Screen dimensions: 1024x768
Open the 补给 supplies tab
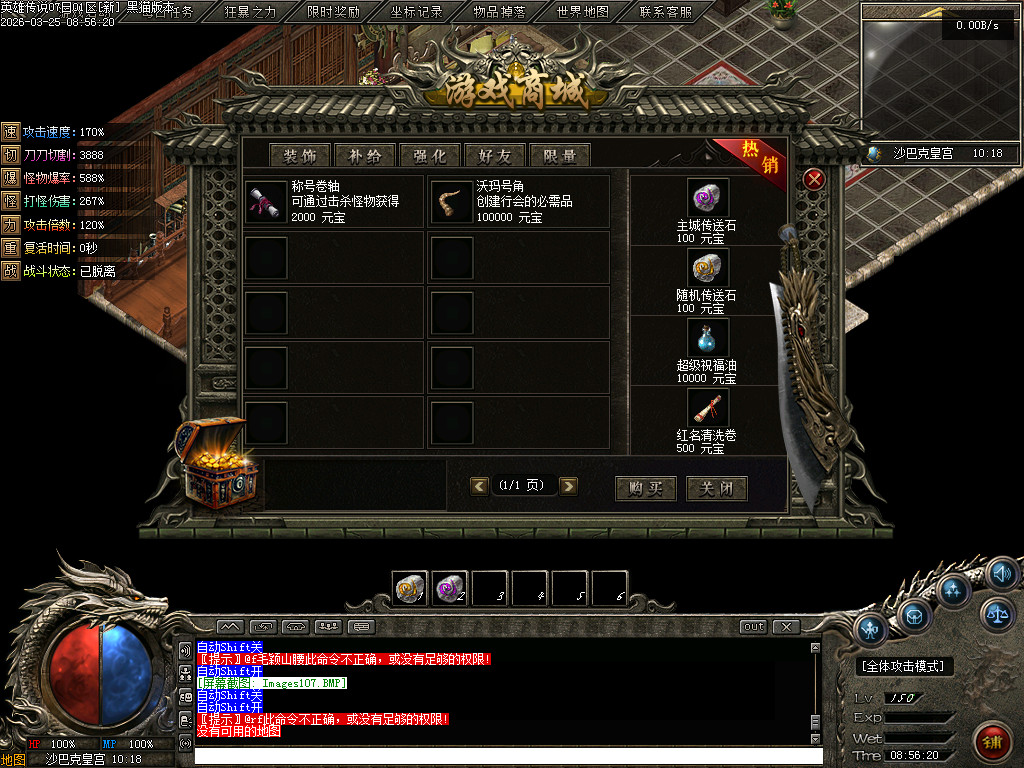click(365, 155)
